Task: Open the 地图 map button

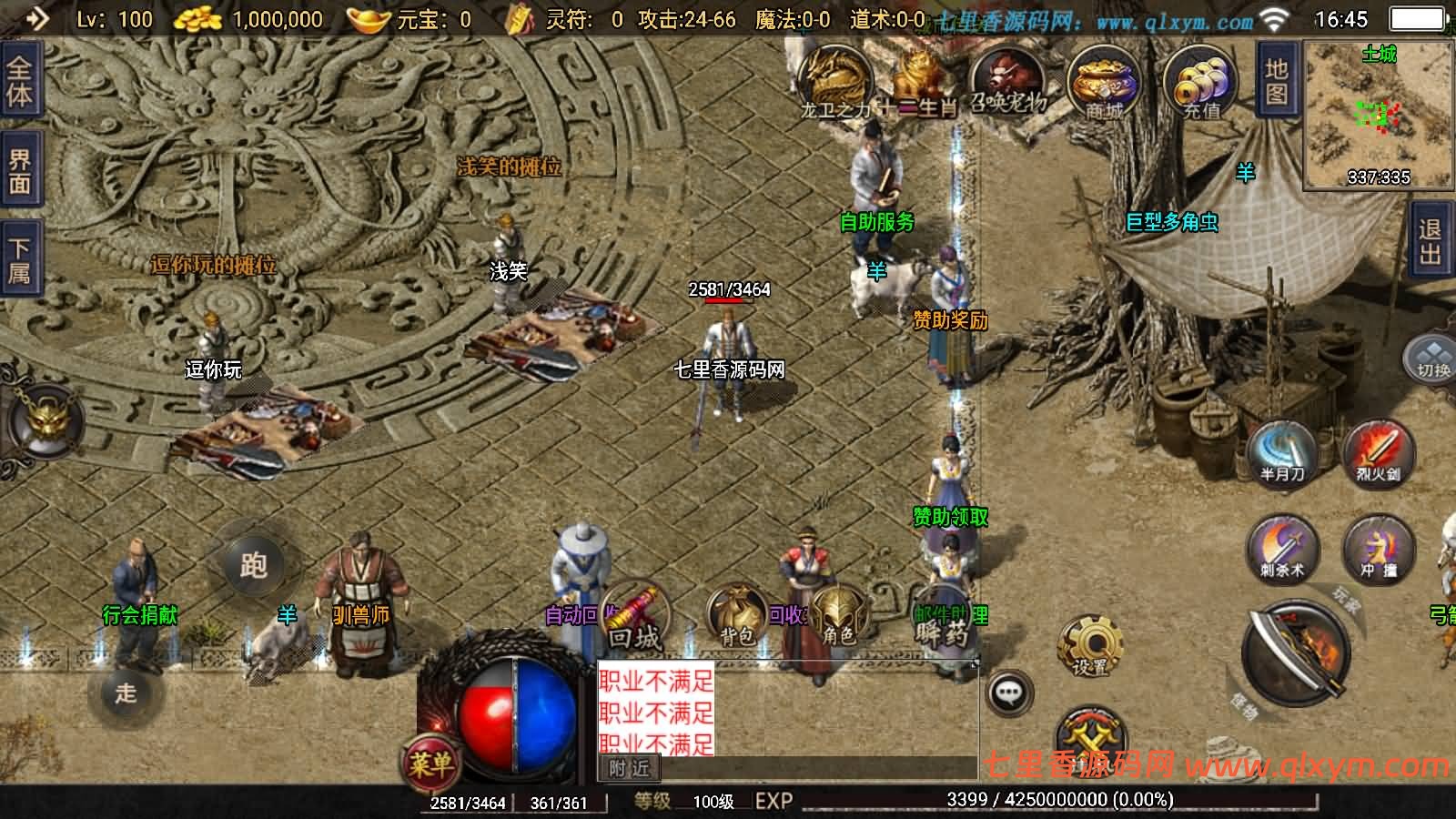Action: (x=1277, y=82)
